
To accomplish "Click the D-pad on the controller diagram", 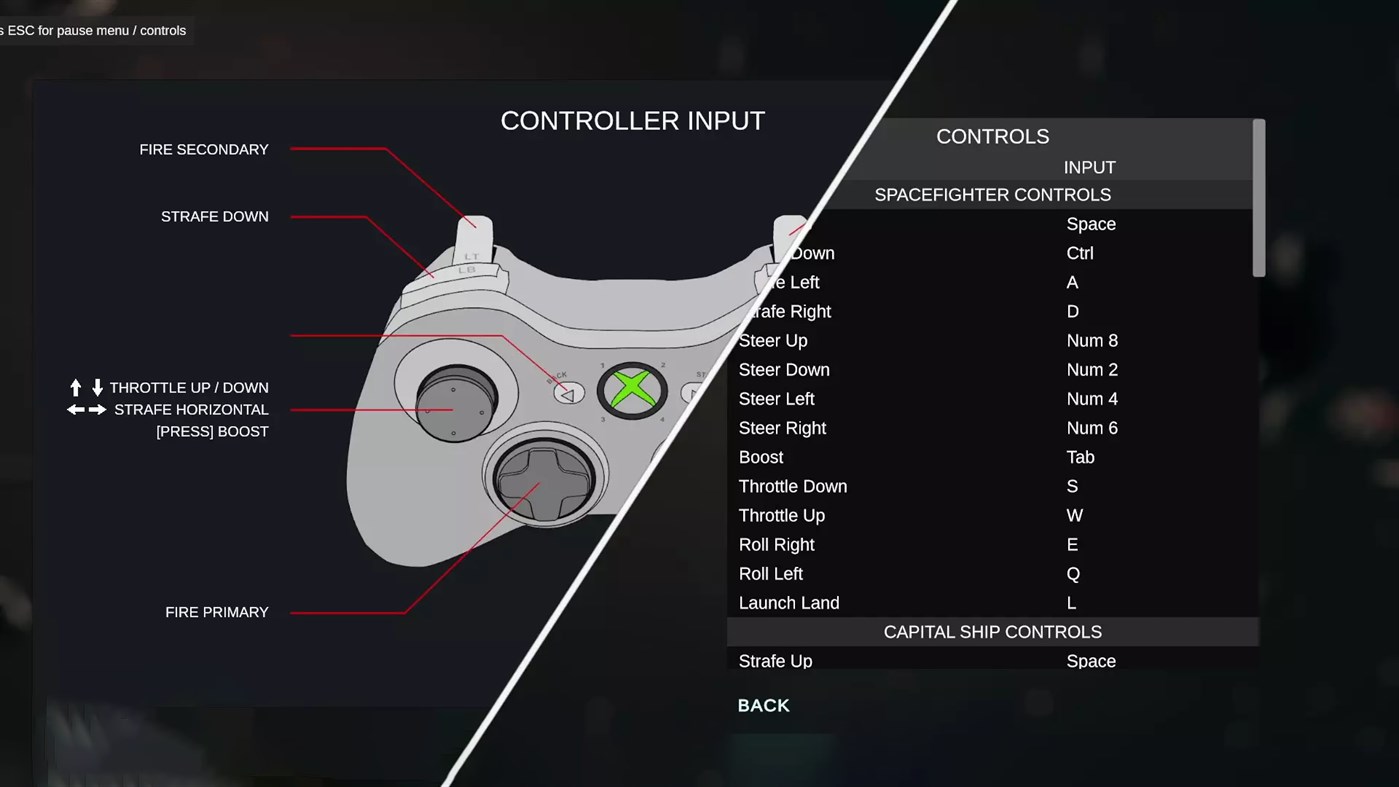I will [x=543, y=481].
